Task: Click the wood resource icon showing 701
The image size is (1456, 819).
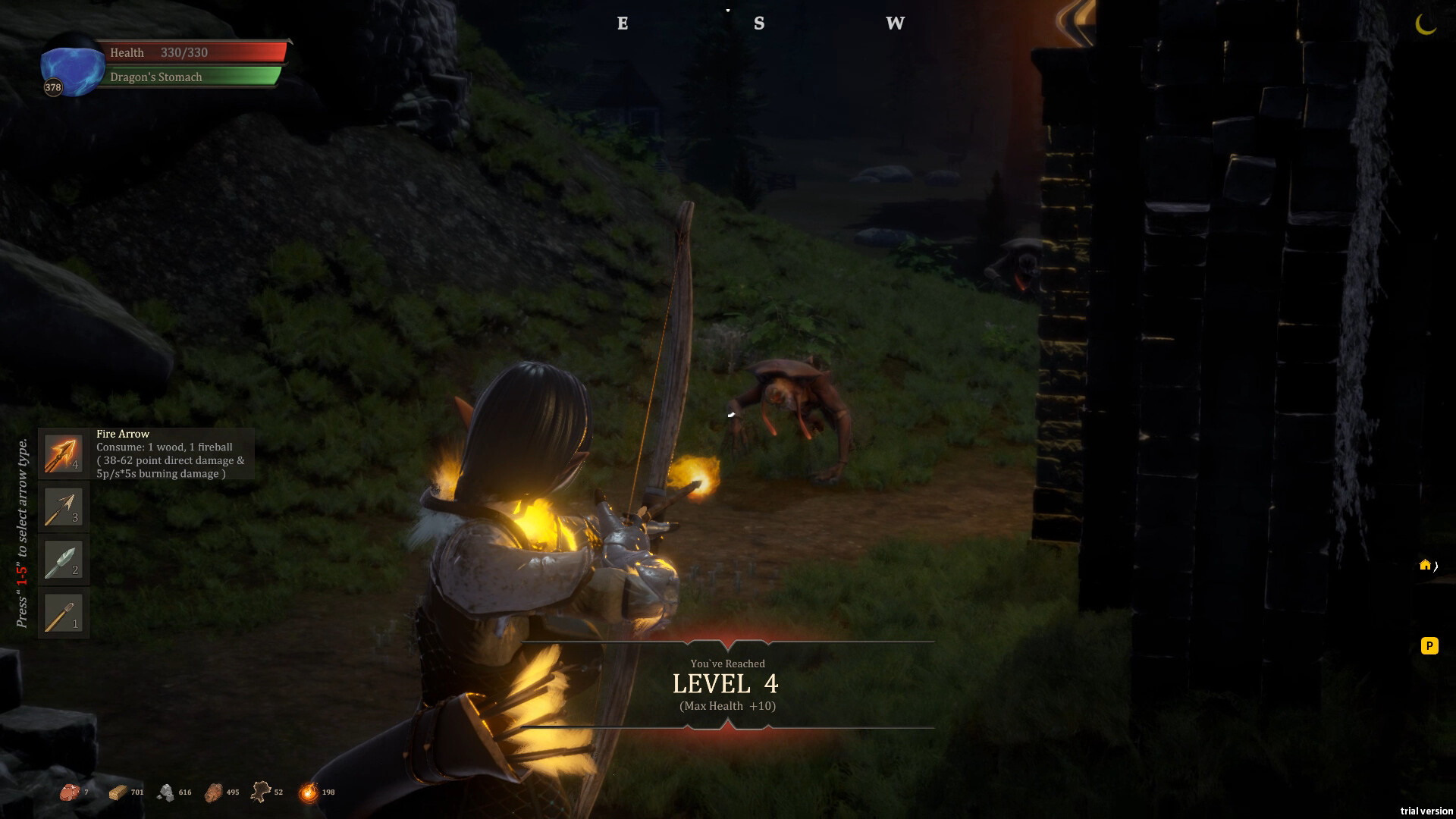Action: click(118, 791)
